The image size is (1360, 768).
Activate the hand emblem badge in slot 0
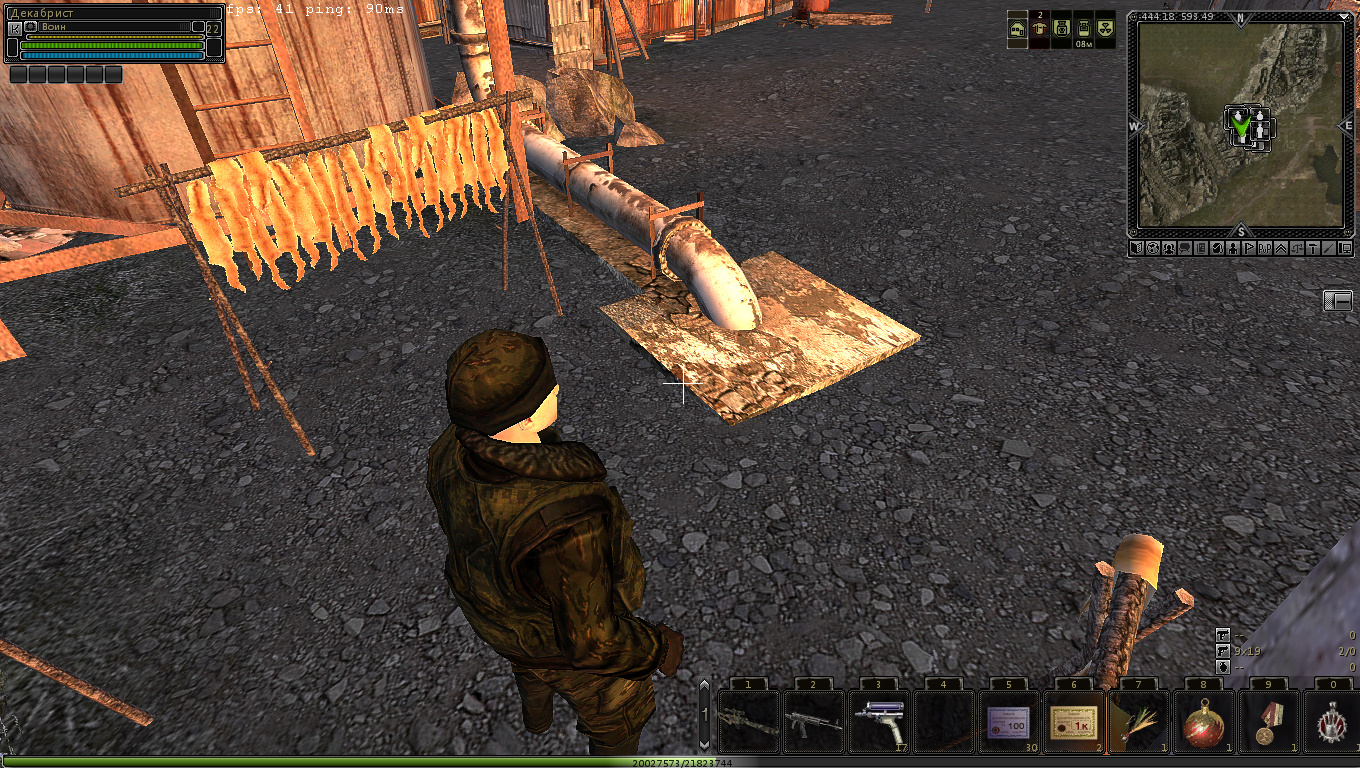coord(1331,722)
